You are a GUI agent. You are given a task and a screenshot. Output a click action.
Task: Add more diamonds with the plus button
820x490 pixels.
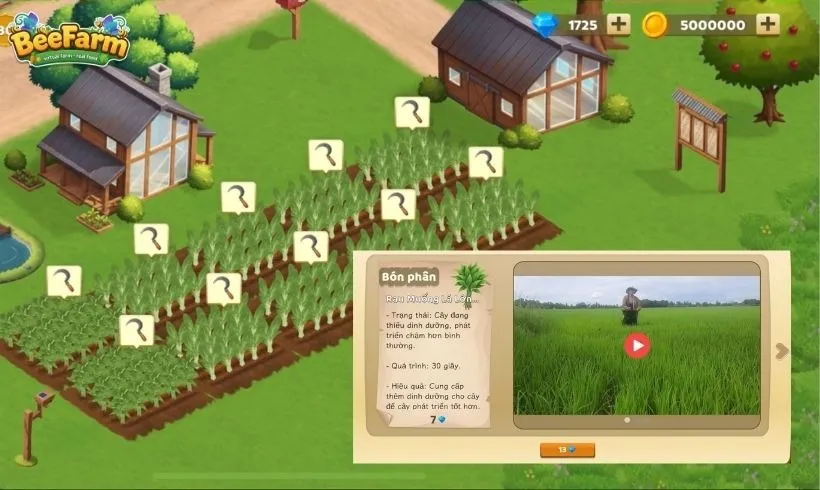click(x=618, y=25)
